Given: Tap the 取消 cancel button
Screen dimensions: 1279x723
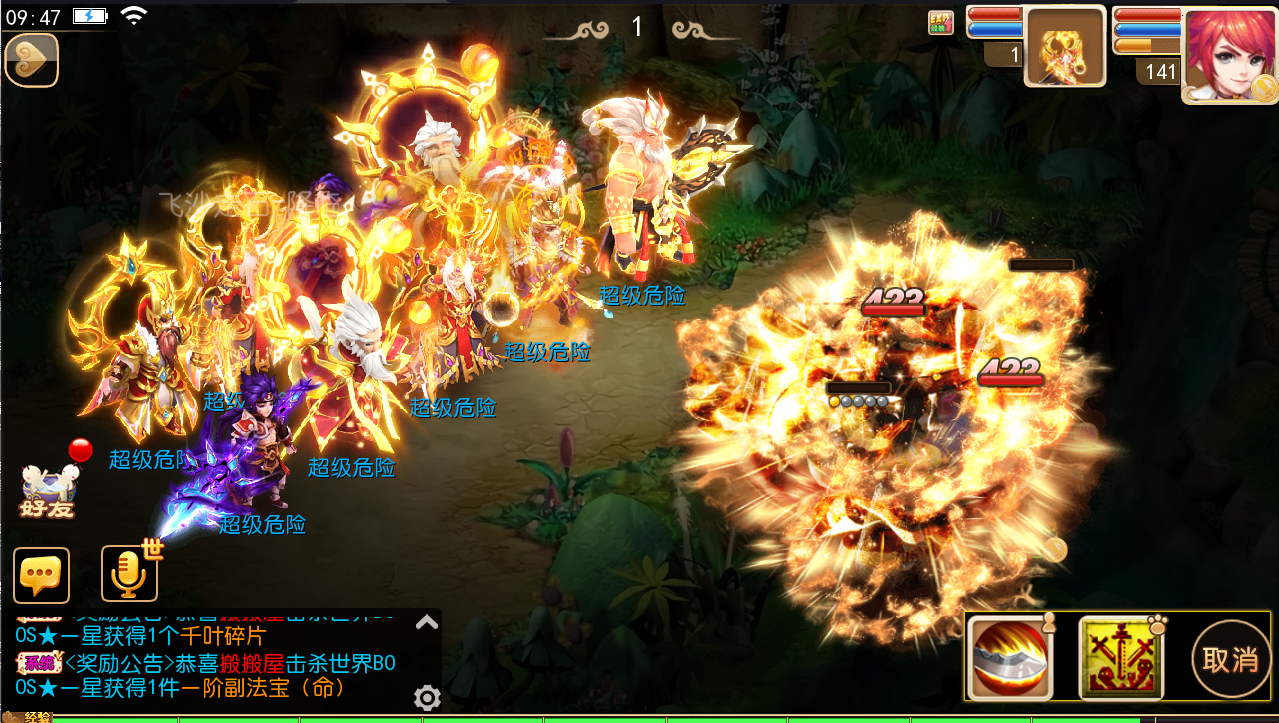Looking at the screenshot, I should coord(1230,659).
